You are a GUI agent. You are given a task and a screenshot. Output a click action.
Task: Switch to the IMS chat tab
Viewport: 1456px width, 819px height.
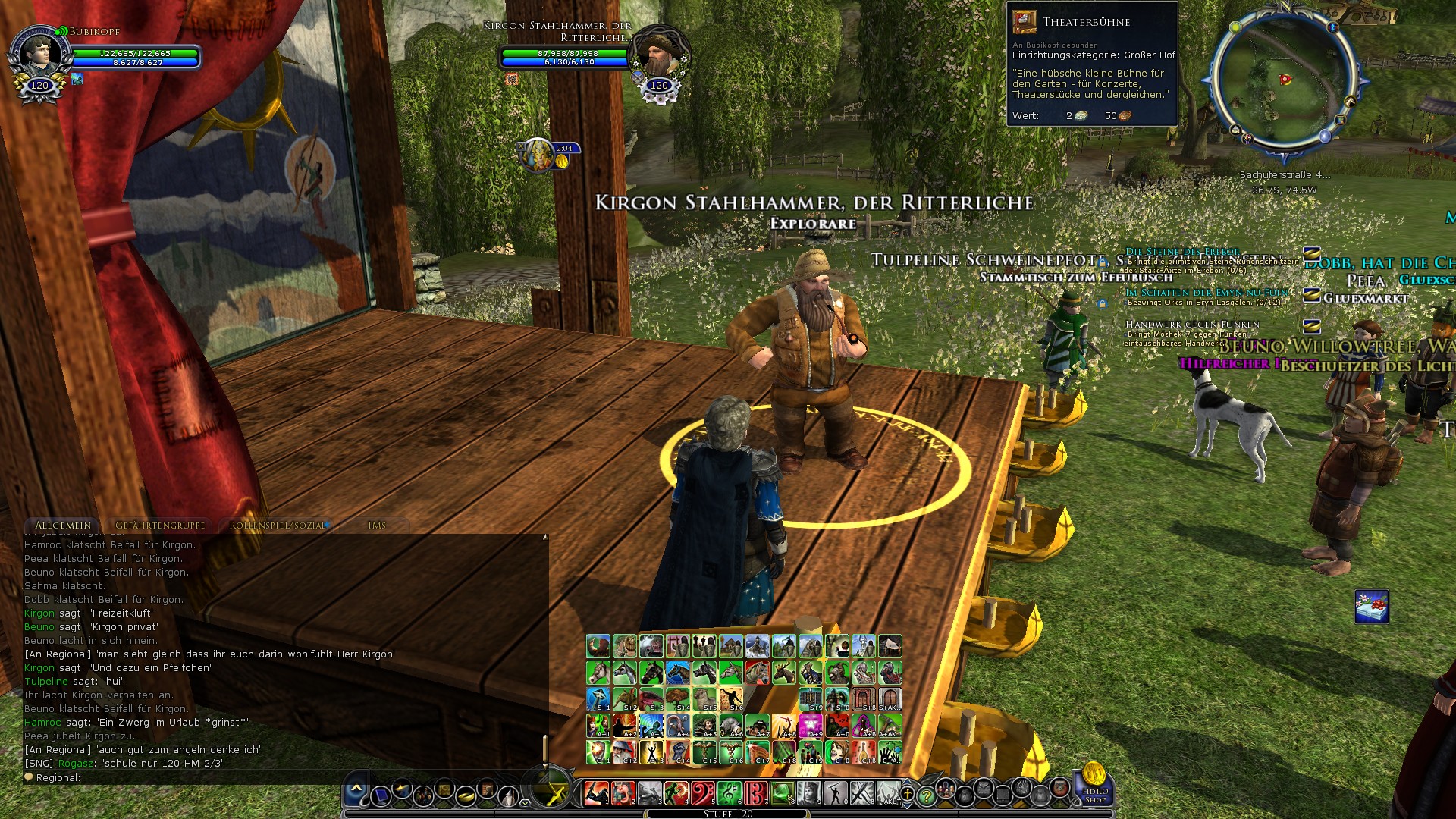point(377,525)
